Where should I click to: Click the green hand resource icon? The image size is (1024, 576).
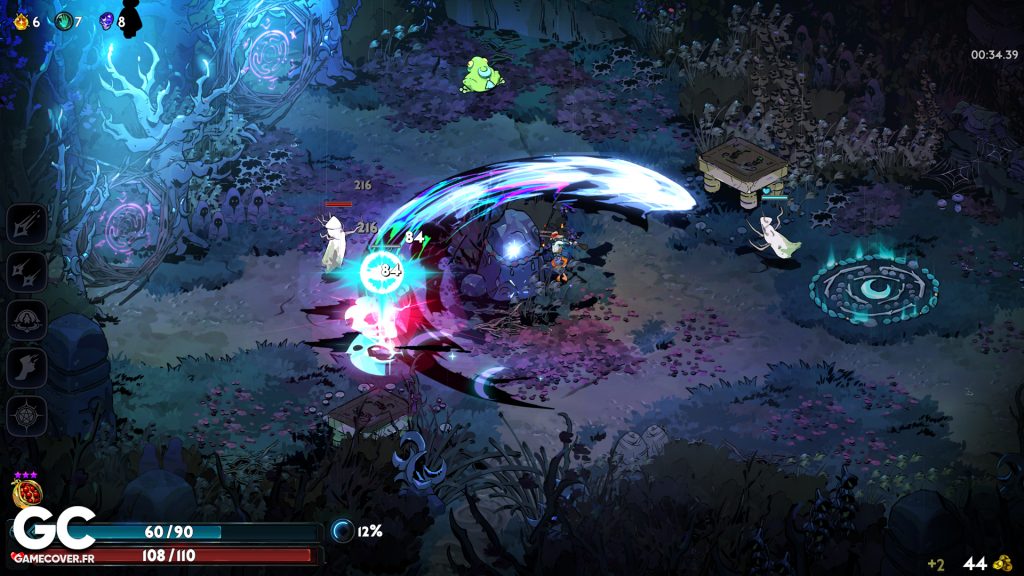63,21
